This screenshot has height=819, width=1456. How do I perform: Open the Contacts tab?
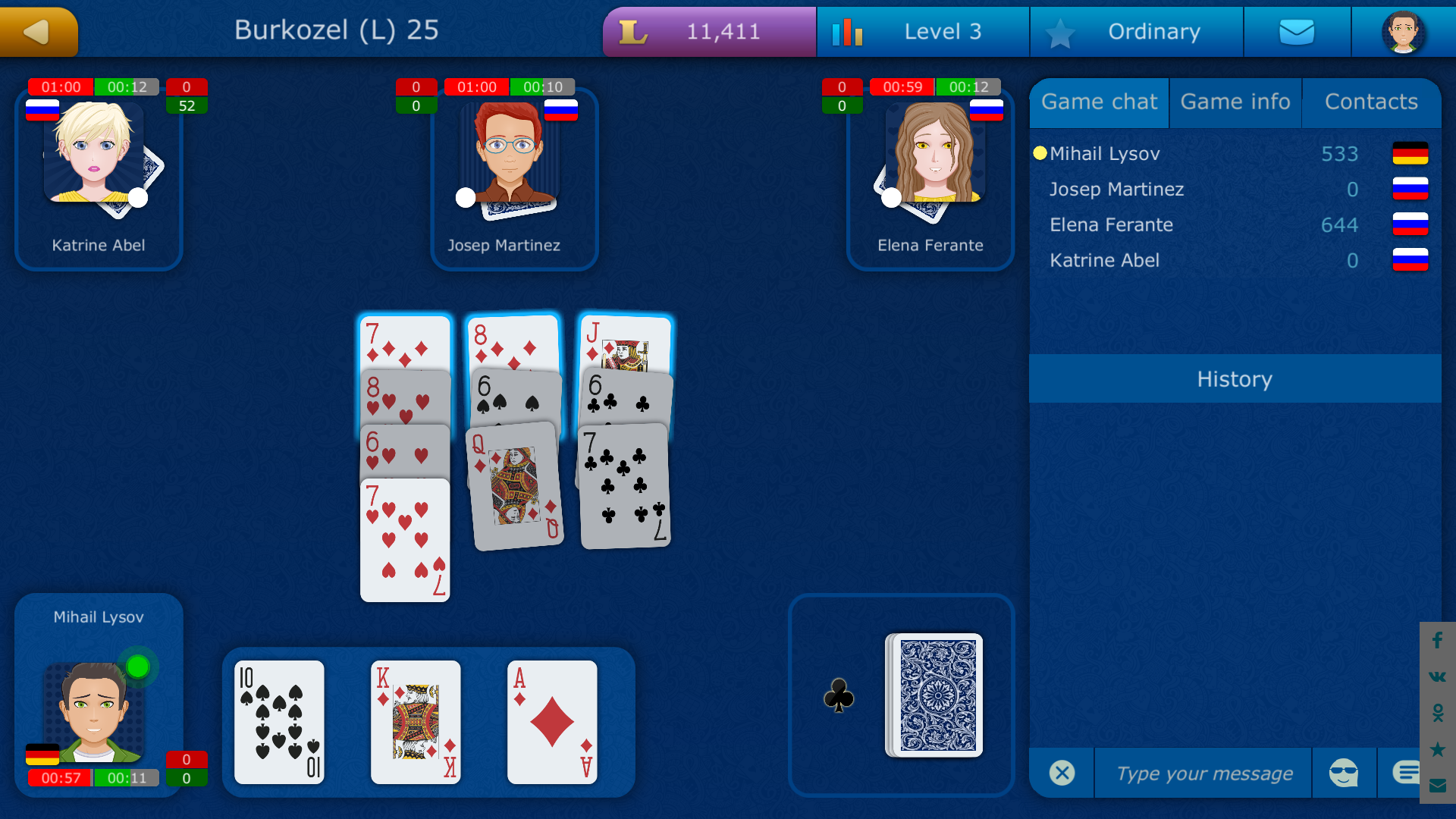pyautogui.click(x=1371, y=102)
